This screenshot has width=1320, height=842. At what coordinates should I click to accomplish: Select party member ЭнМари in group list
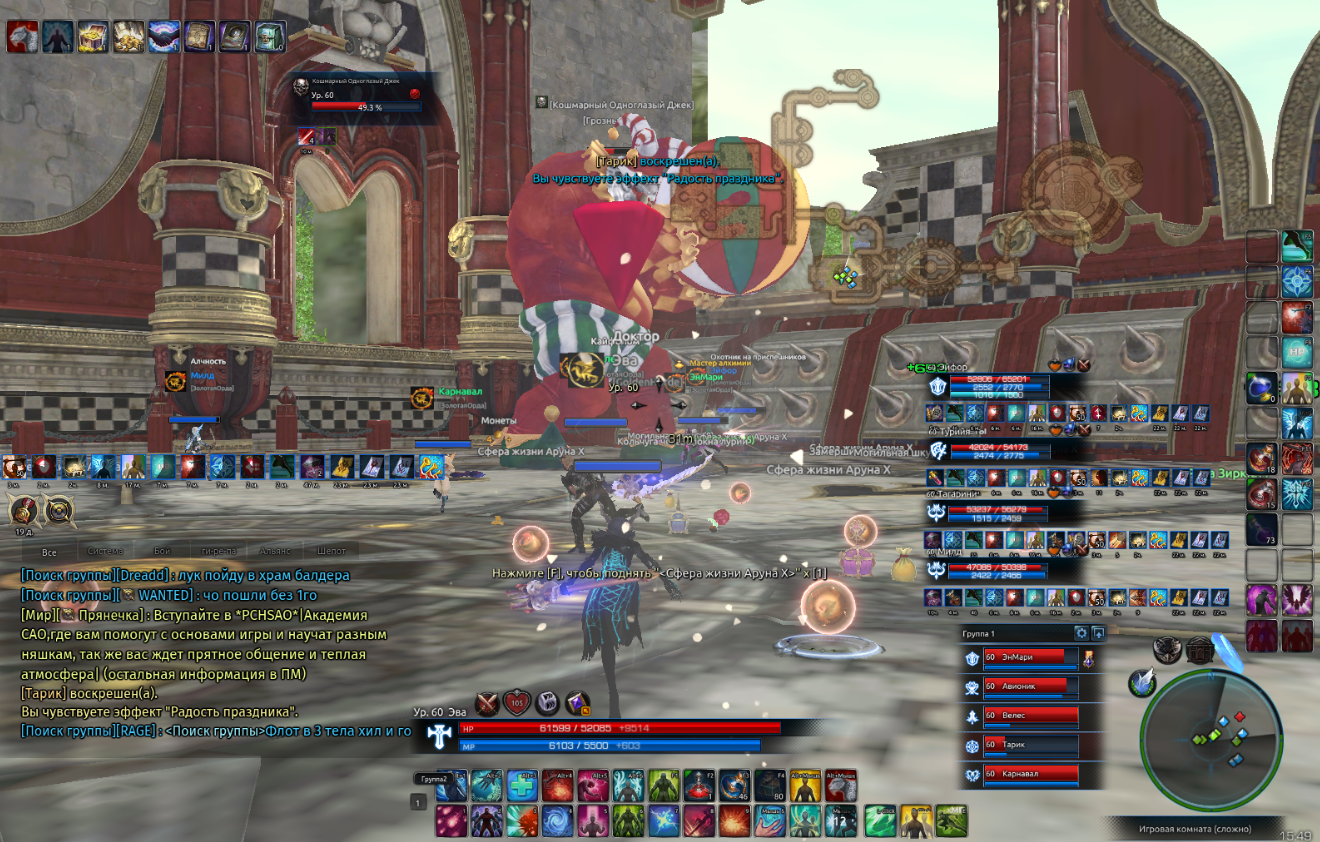coord(1030,659)
